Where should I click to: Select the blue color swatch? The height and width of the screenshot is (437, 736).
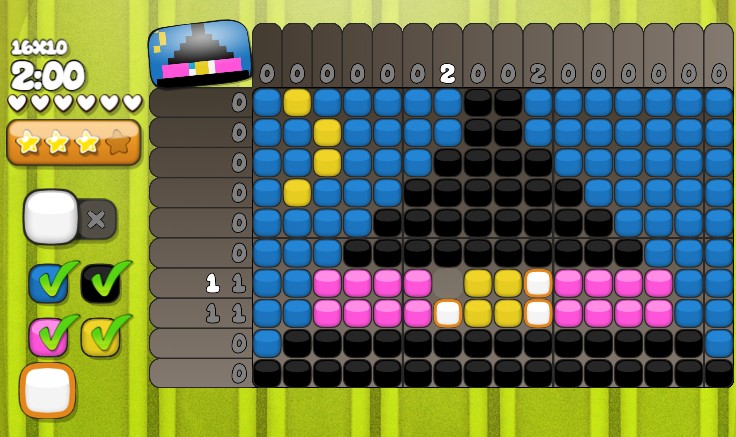pyautogui.click(x=47, y=283)
